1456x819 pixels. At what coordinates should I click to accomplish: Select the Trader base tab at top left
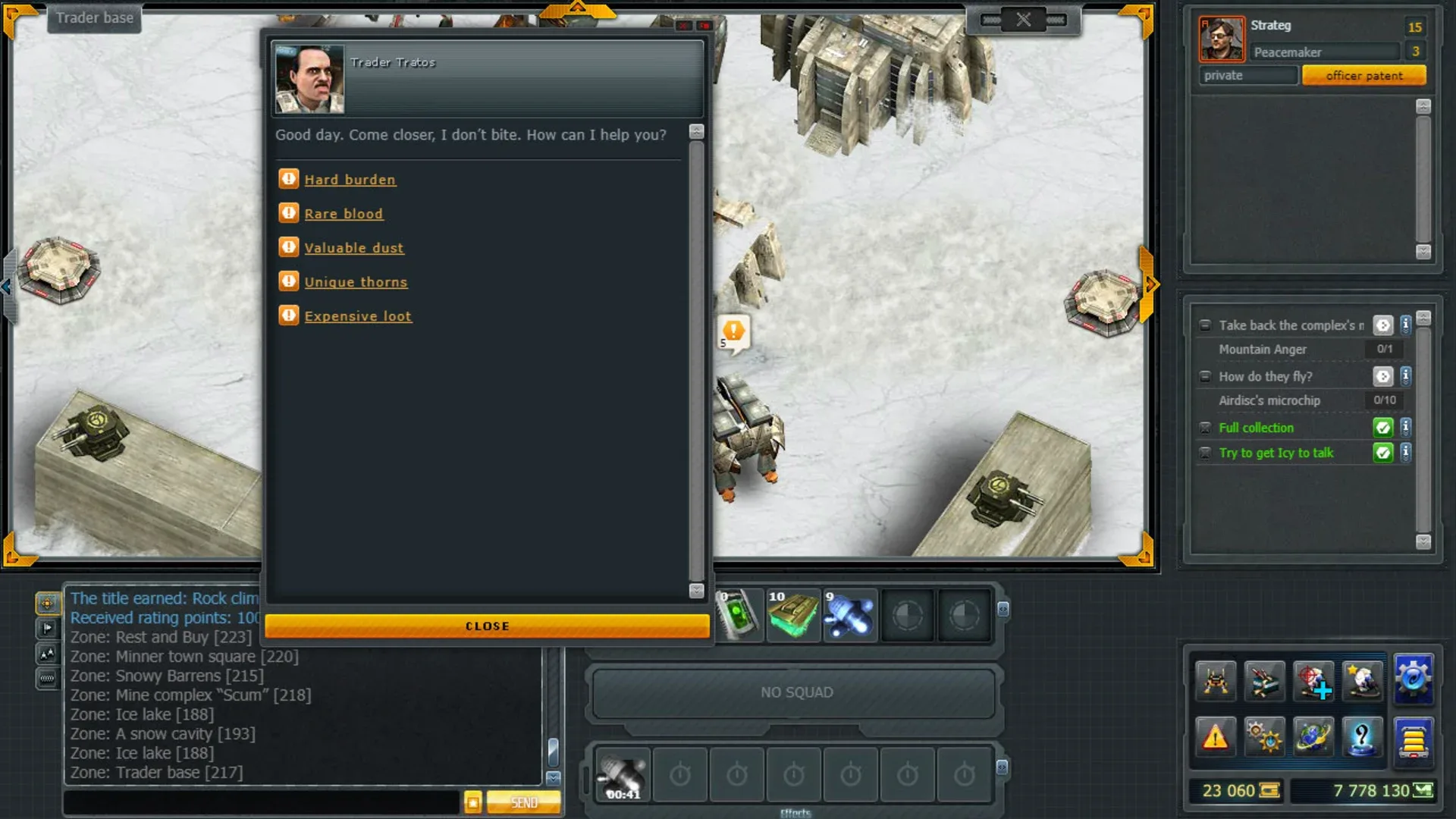pyautogui.click(x=93, y=18)
